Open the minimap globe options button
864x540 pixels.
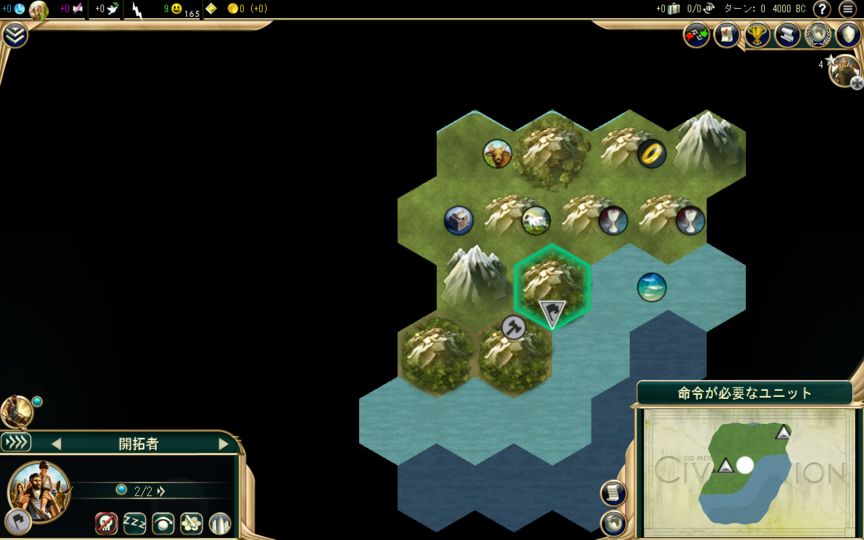point(612,522)
